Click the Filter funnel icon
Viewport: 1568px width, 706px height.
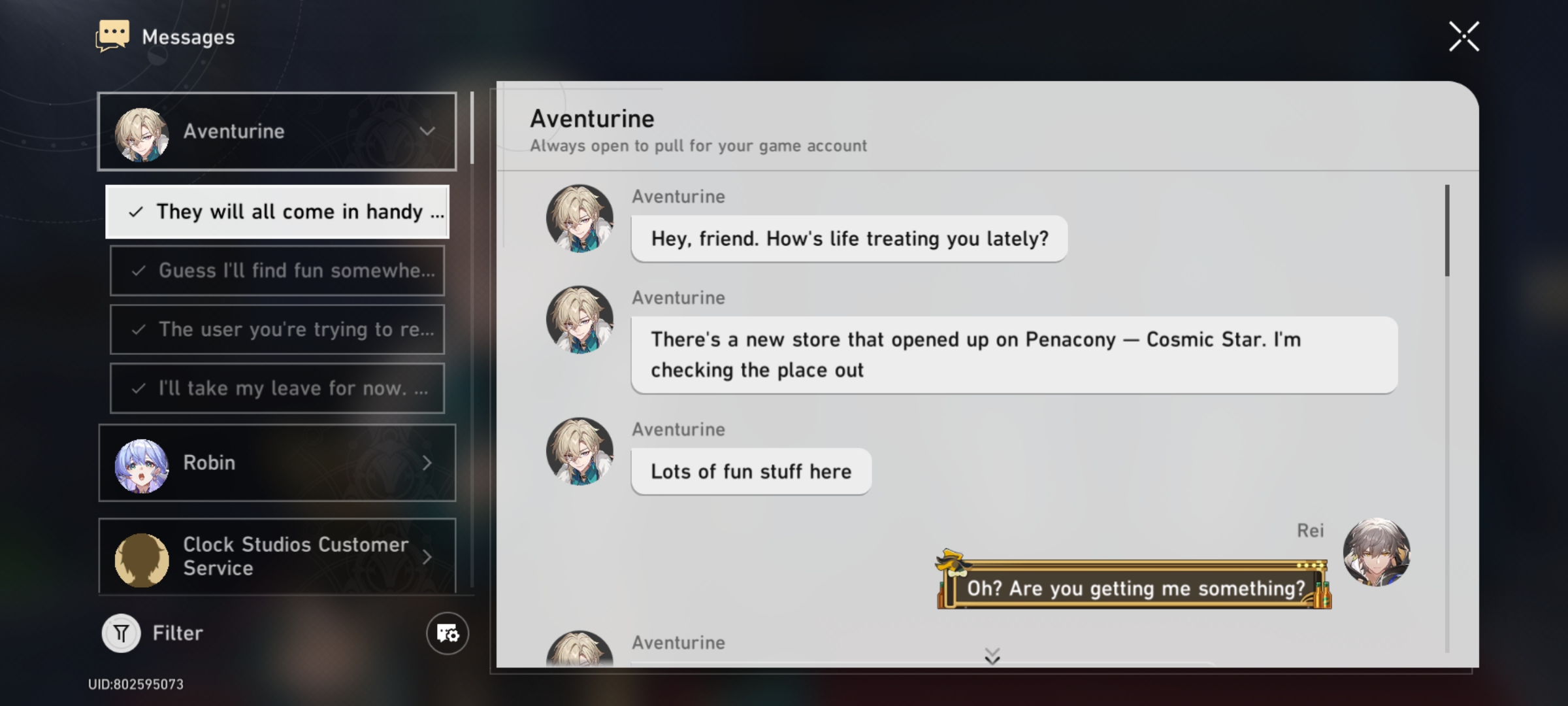point(121,631)
